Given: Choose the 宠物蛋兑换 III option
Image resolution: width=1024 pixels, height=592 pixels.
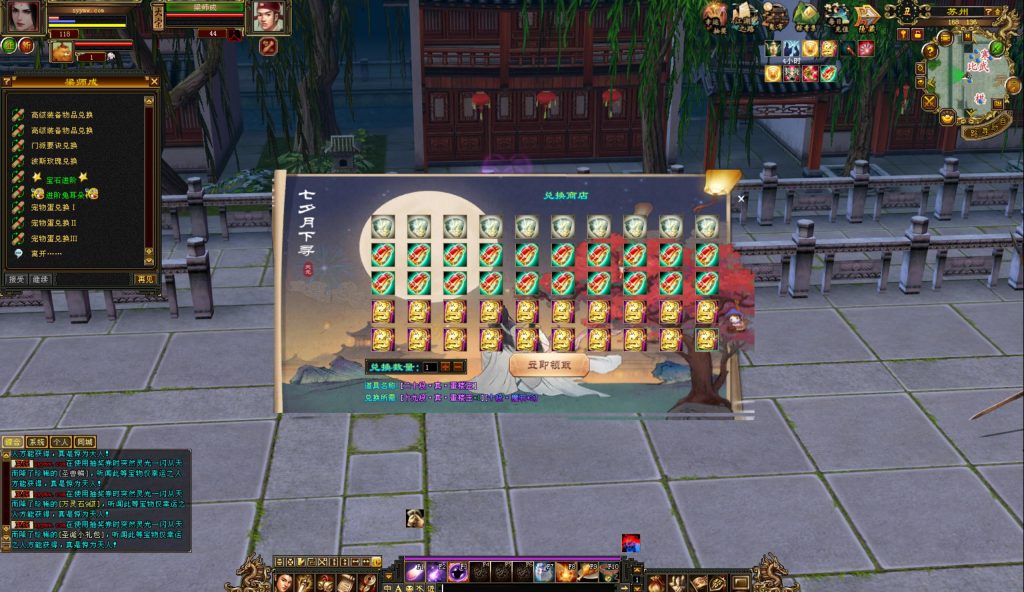Looking at the screenshot, I should point(54,238).
